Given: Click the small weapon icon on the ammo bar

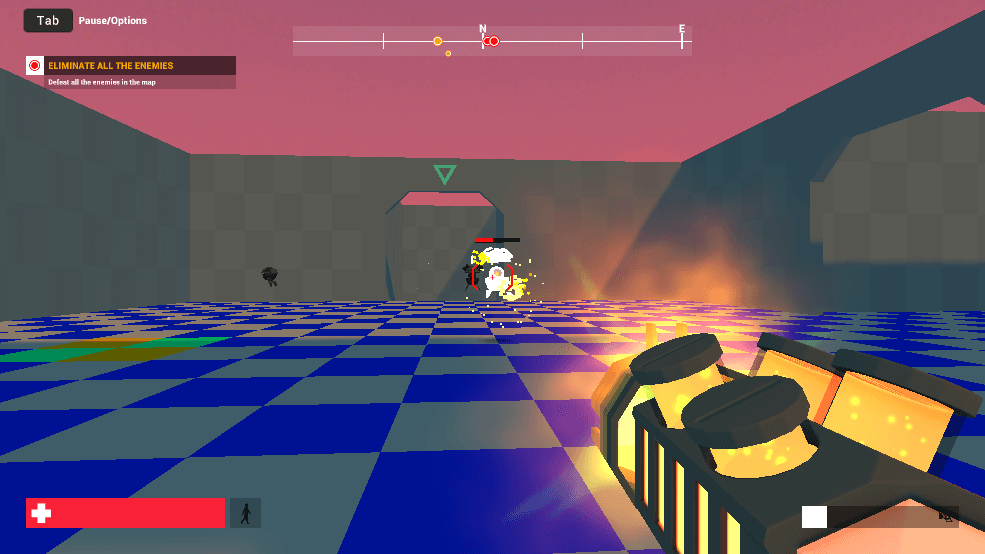Looking at the screenshot, I should point(945,516).
